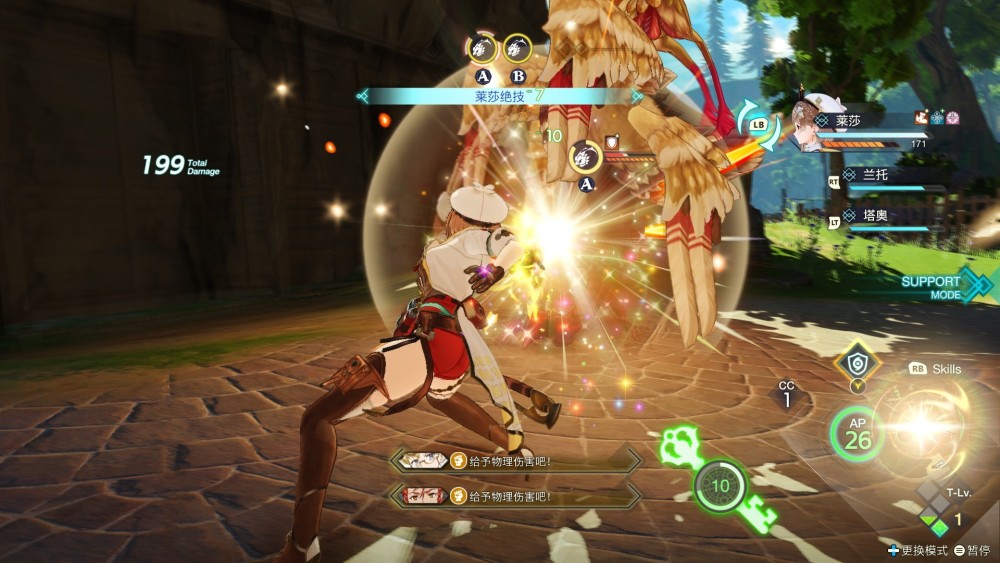
Task: Activate the shield guard icon
Action: (856, 364)
